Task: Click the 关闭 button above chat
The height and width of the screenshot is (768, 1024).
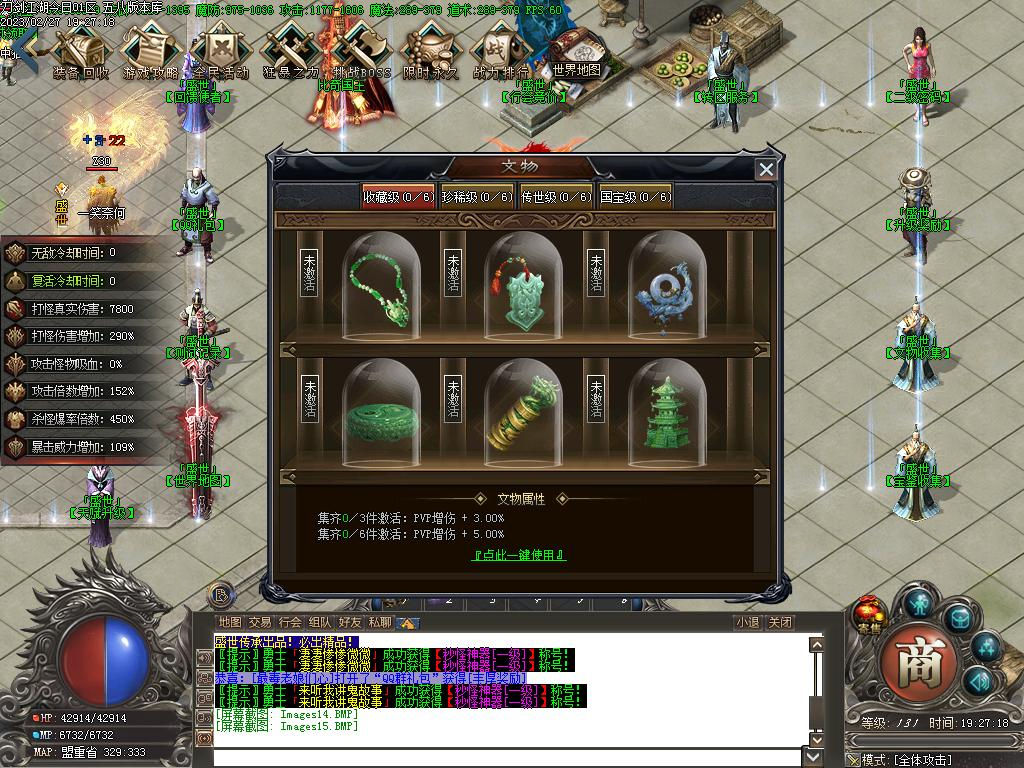Action: [780, 622]
